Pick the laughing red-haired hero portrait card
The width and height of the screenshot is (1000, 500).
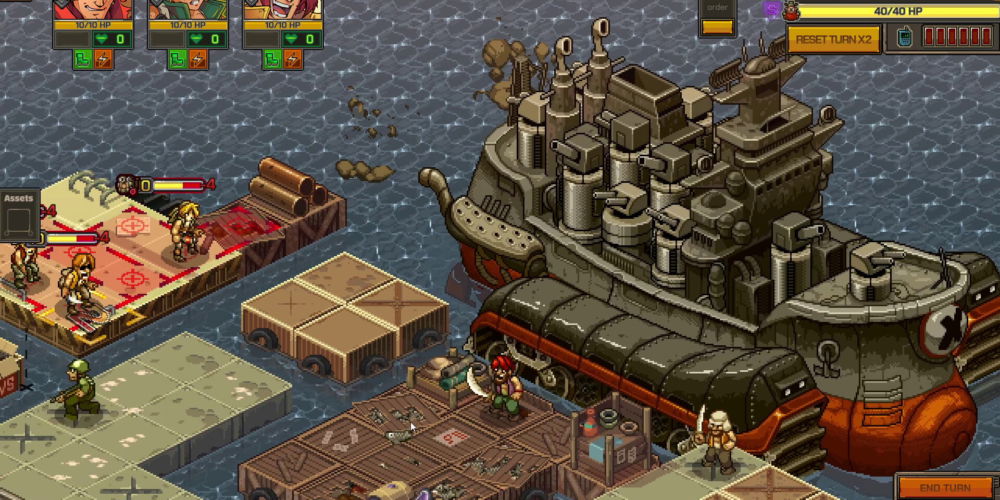[282, 10]
